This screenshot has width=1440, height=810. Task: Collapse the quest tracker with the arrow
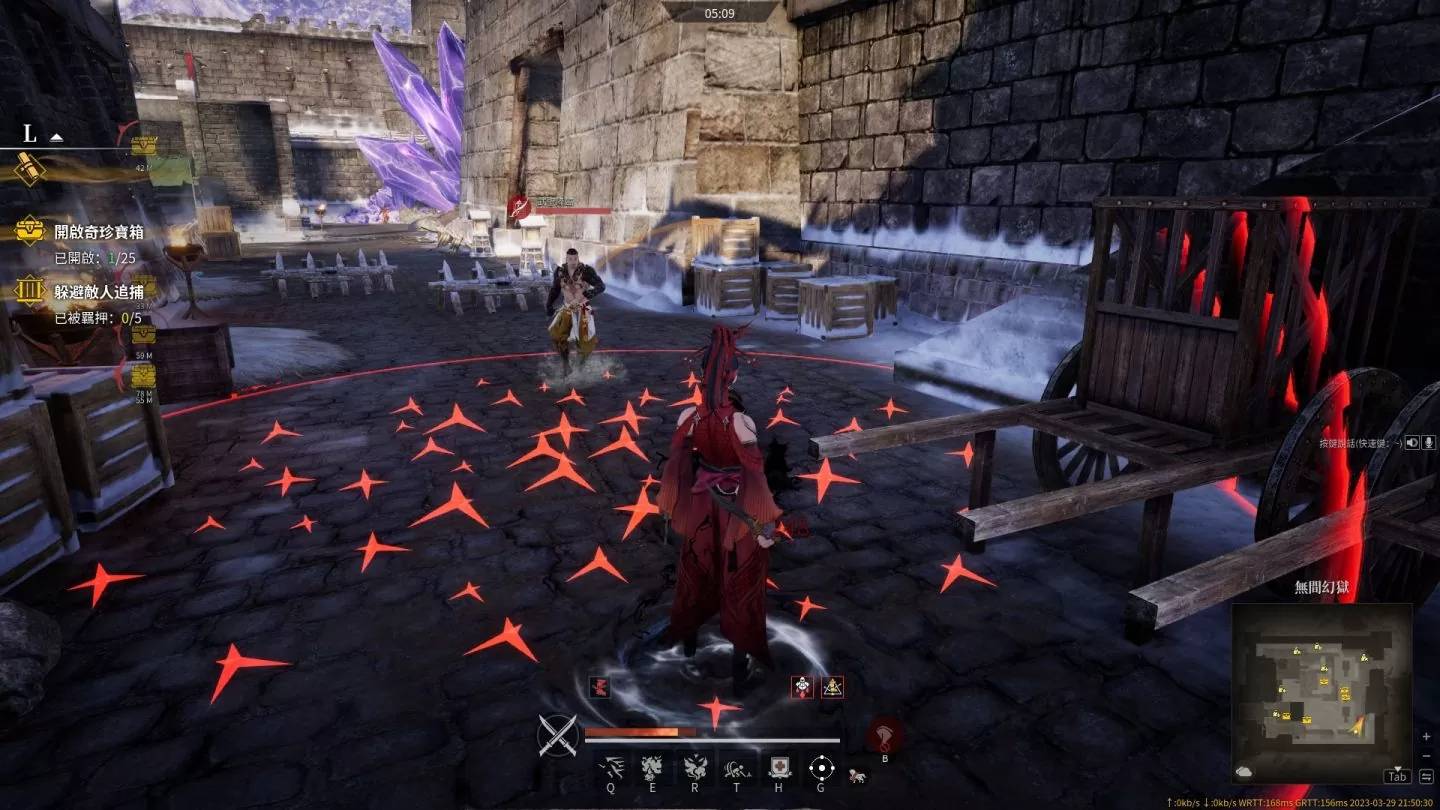tap(57, 136)
